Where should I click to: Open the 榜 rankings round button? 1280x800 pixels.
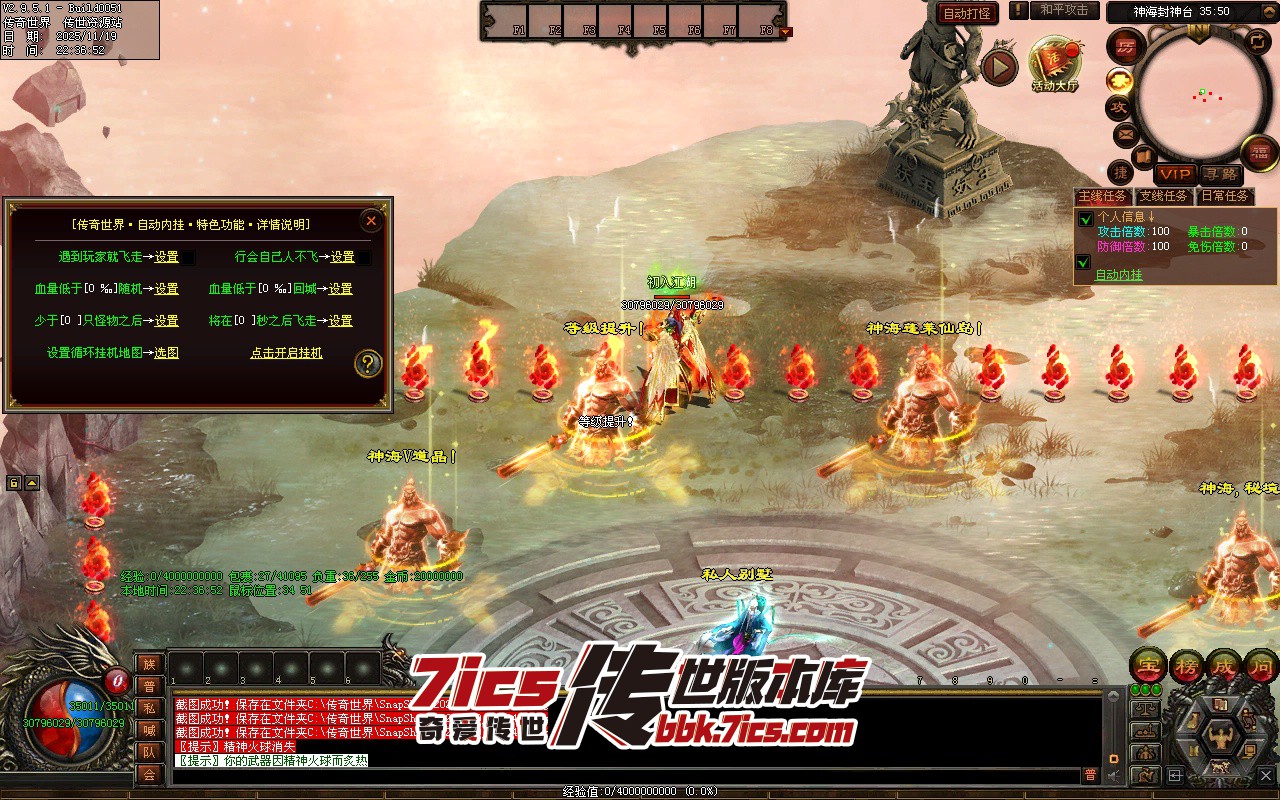click(x=1185, y=664)
